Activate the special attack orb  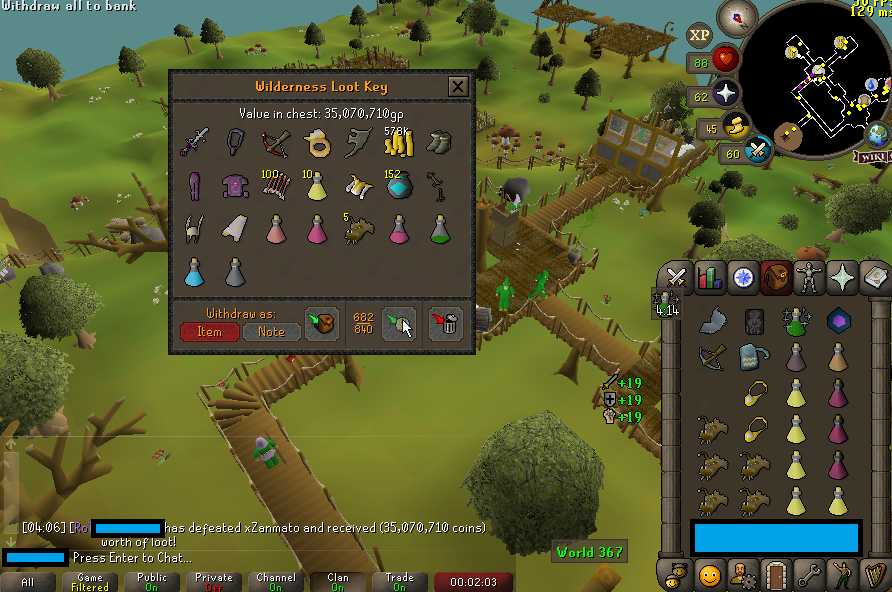758,152
